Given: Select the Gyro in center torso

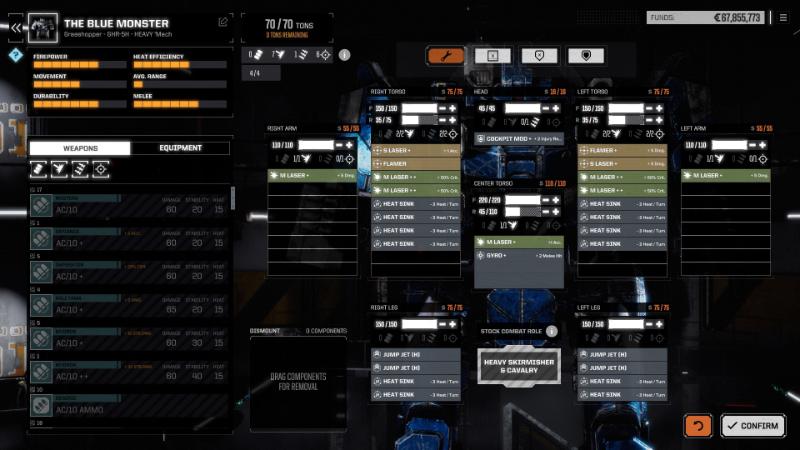Looking at the screenshot, I should click(x=518, y=256).
